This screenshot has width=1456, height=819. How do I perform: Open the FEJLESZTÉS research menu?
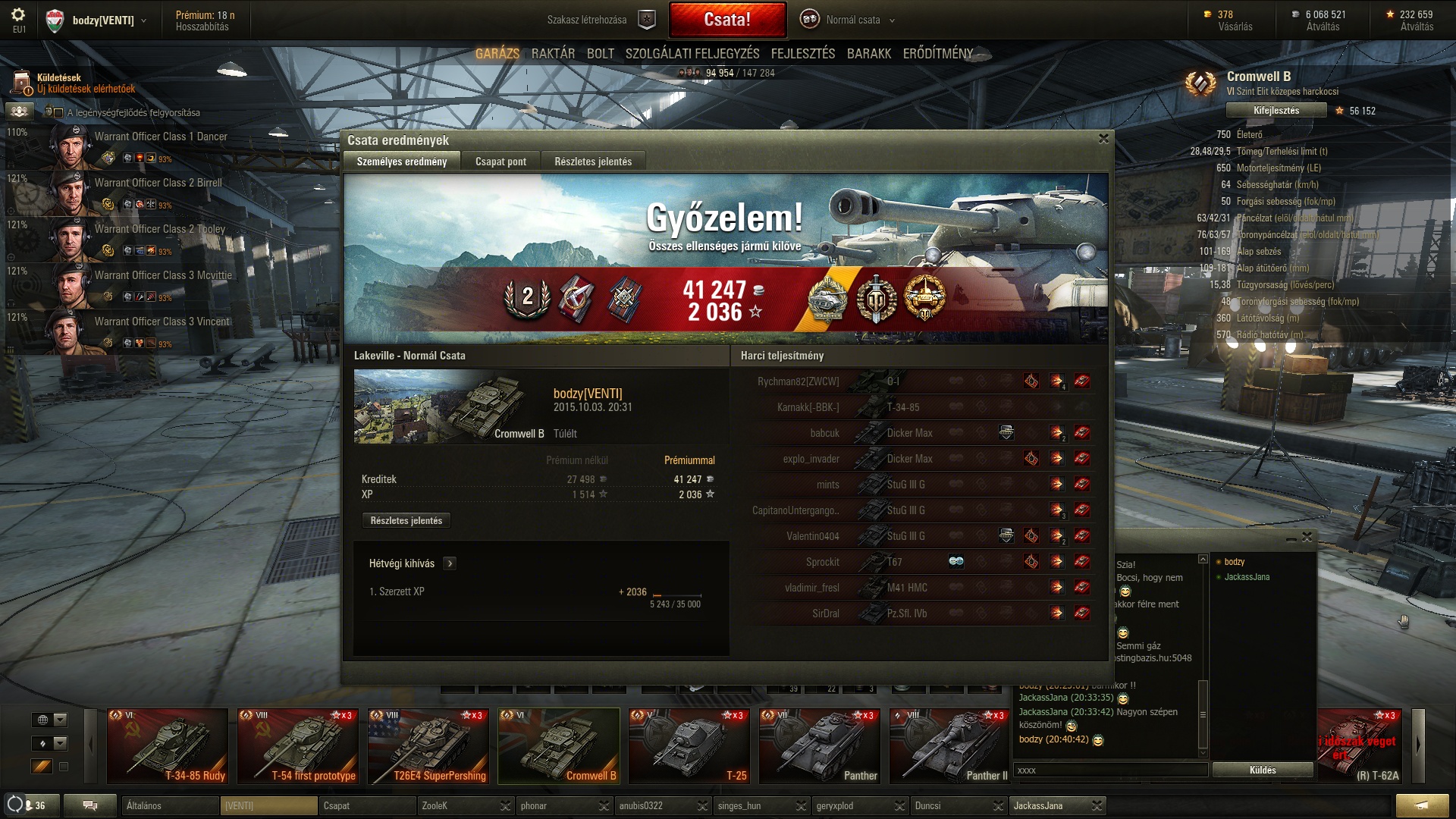802,54
